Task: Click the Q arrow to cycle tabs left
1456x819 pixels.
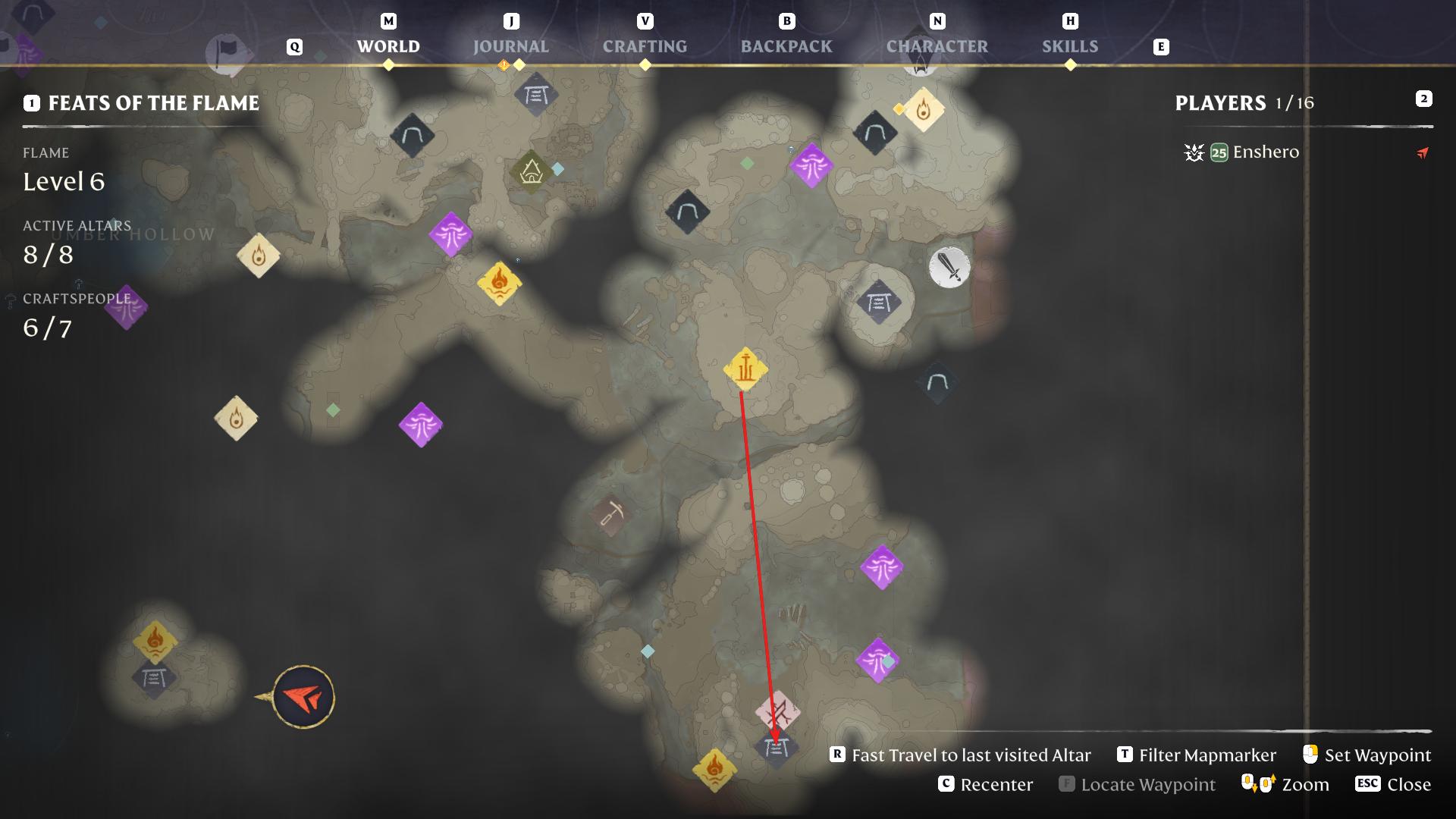Action: tap(293, 46)
